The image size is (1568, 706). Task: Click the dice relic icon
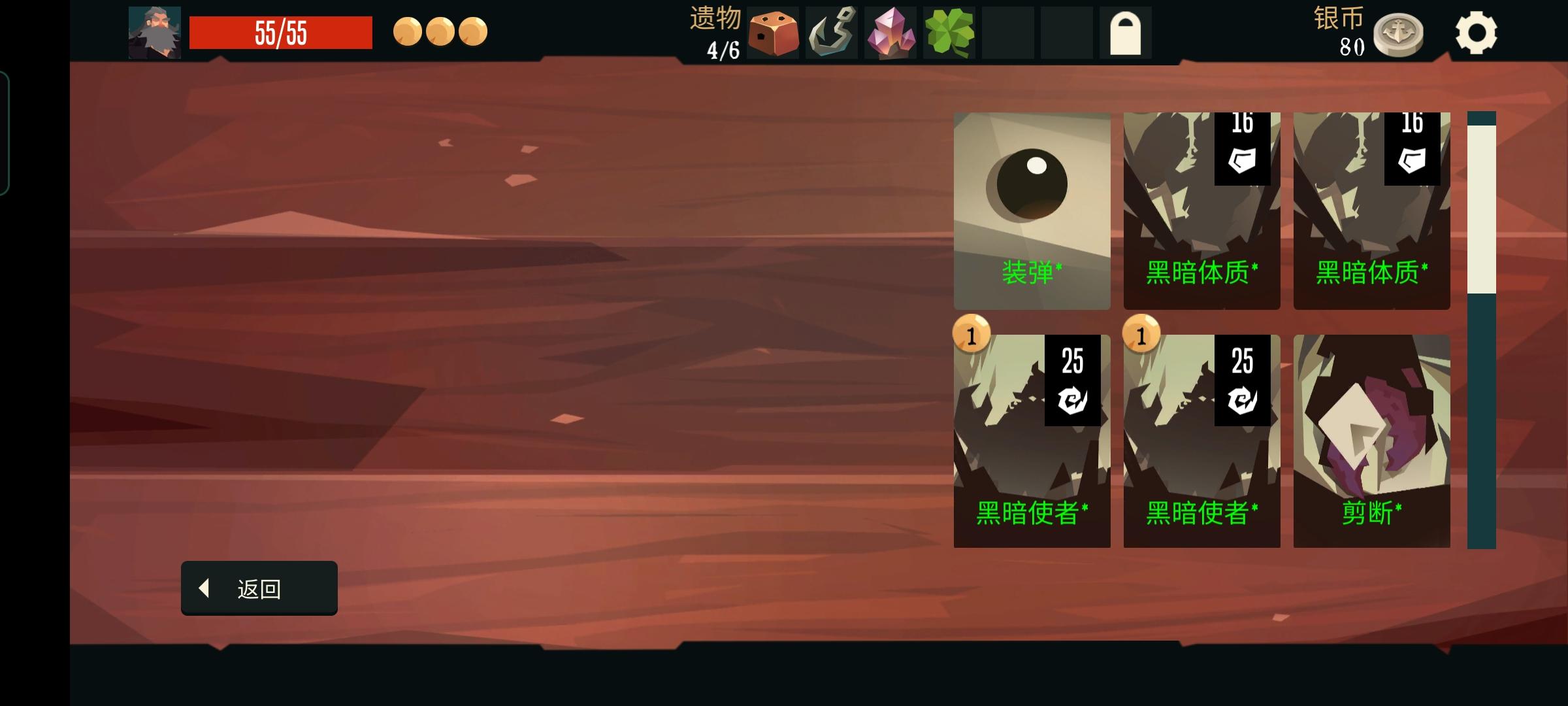coord(775,31)
